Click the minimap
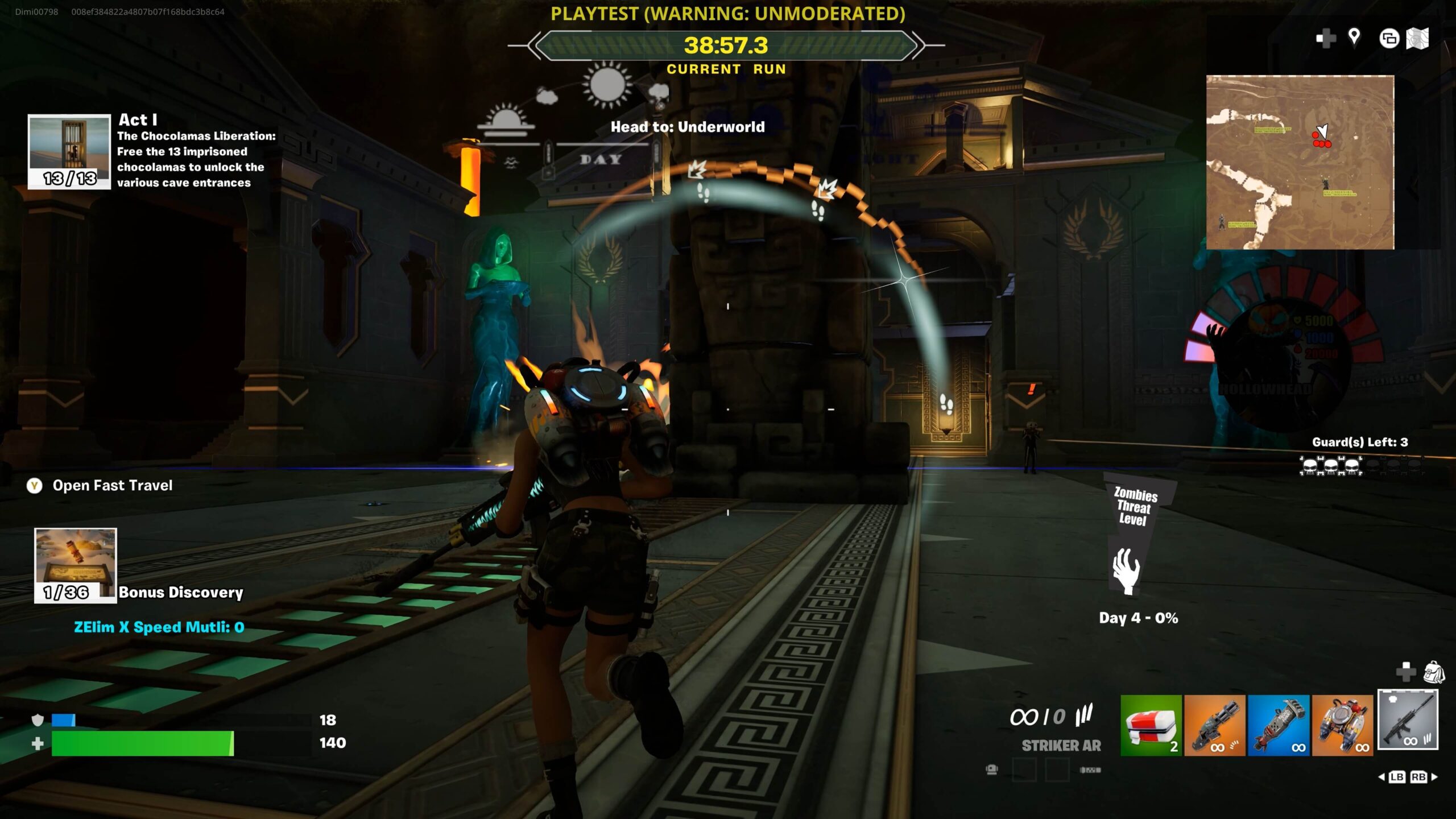 click(1300, 162)
